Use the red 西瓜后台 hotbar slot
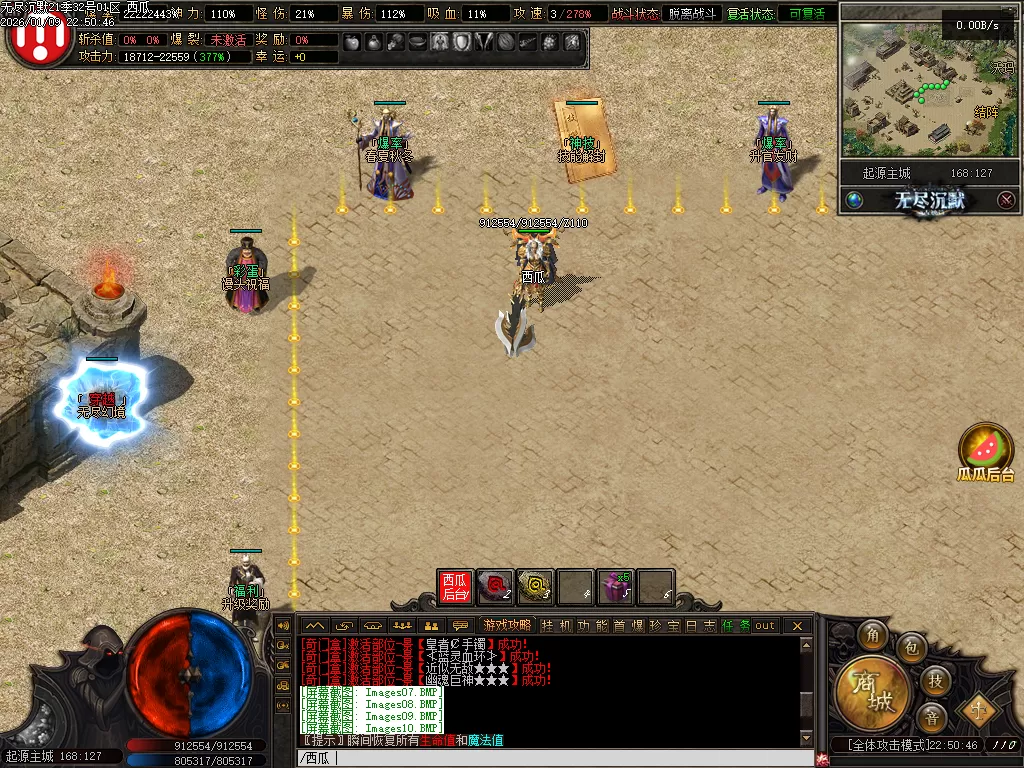Image resolution: width=1024 pixels, height=768 pixels. click(x=455, y=587)
